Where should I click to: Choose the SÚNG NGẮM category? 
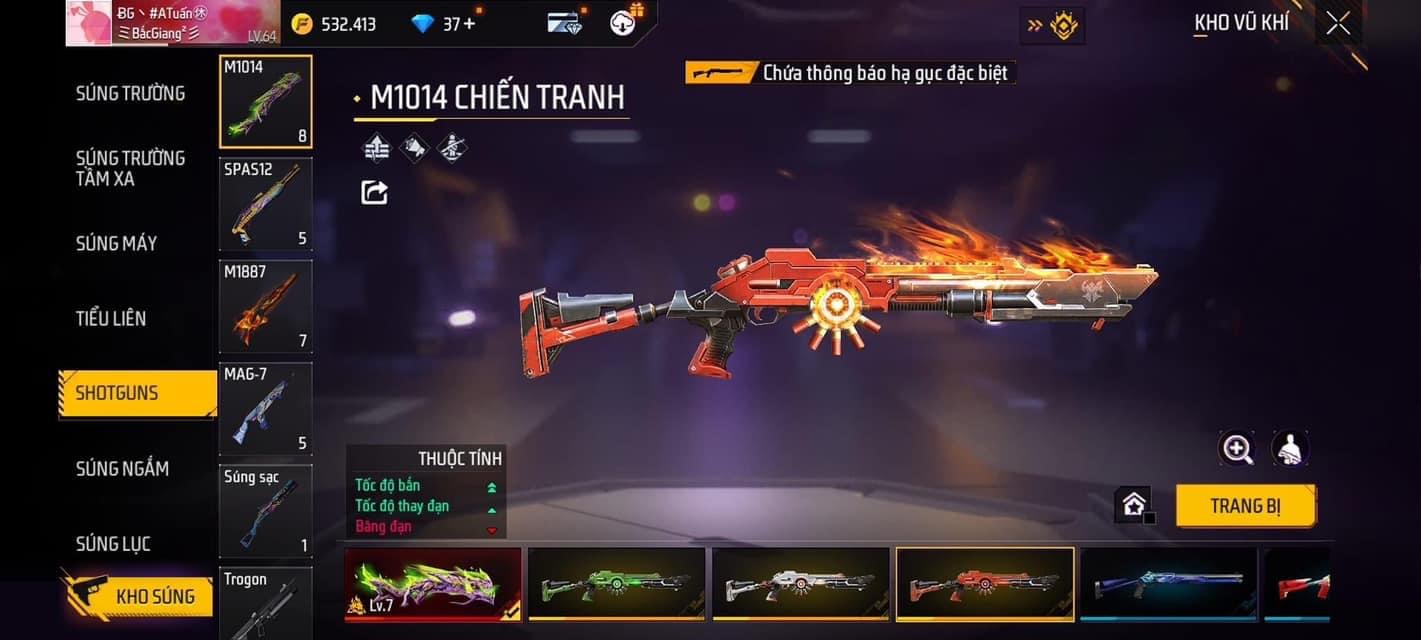point(122,468)
